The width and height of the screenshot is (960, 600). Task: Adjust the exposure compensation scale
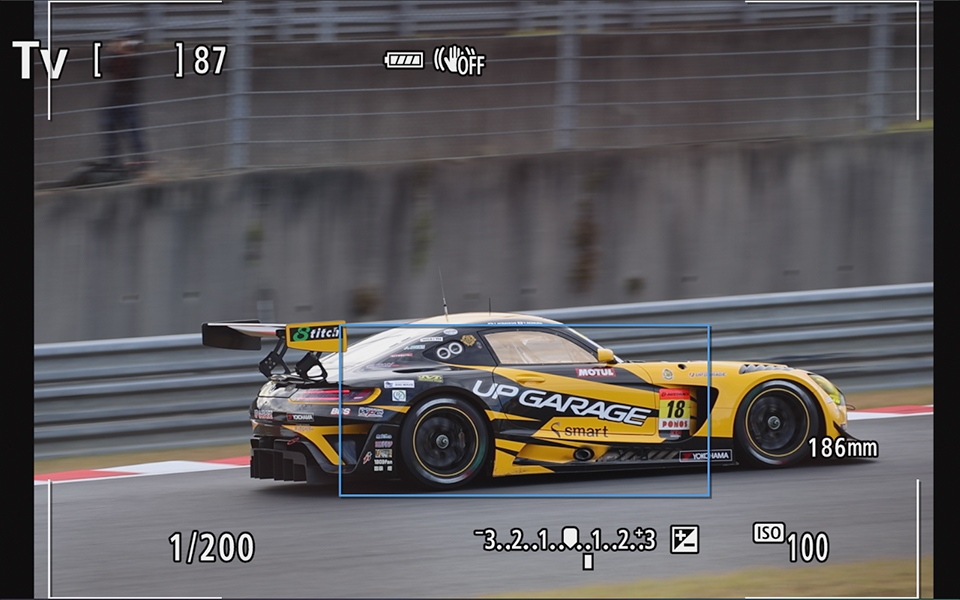point(566,541)
